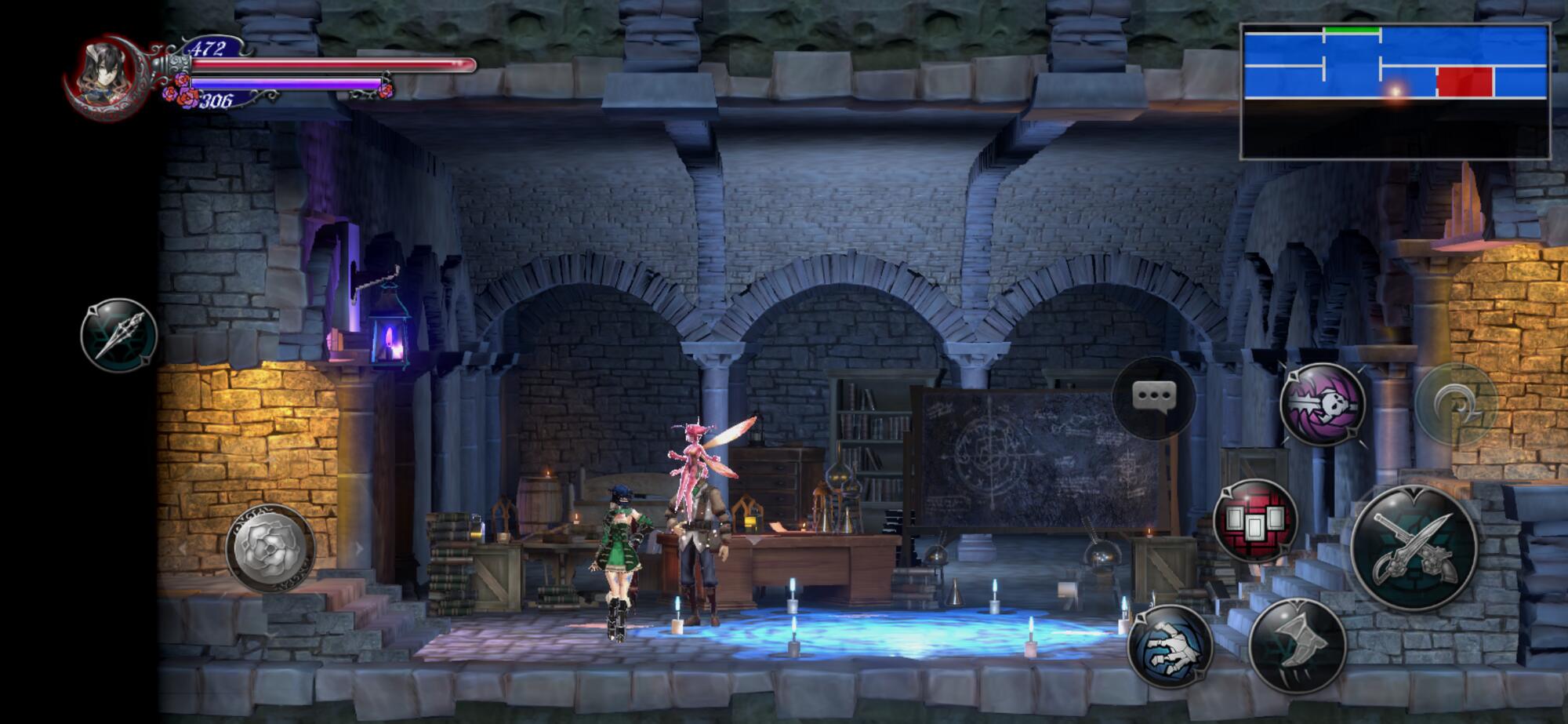
Task: Use the red card-pattern shard button
Action: 1255,521
